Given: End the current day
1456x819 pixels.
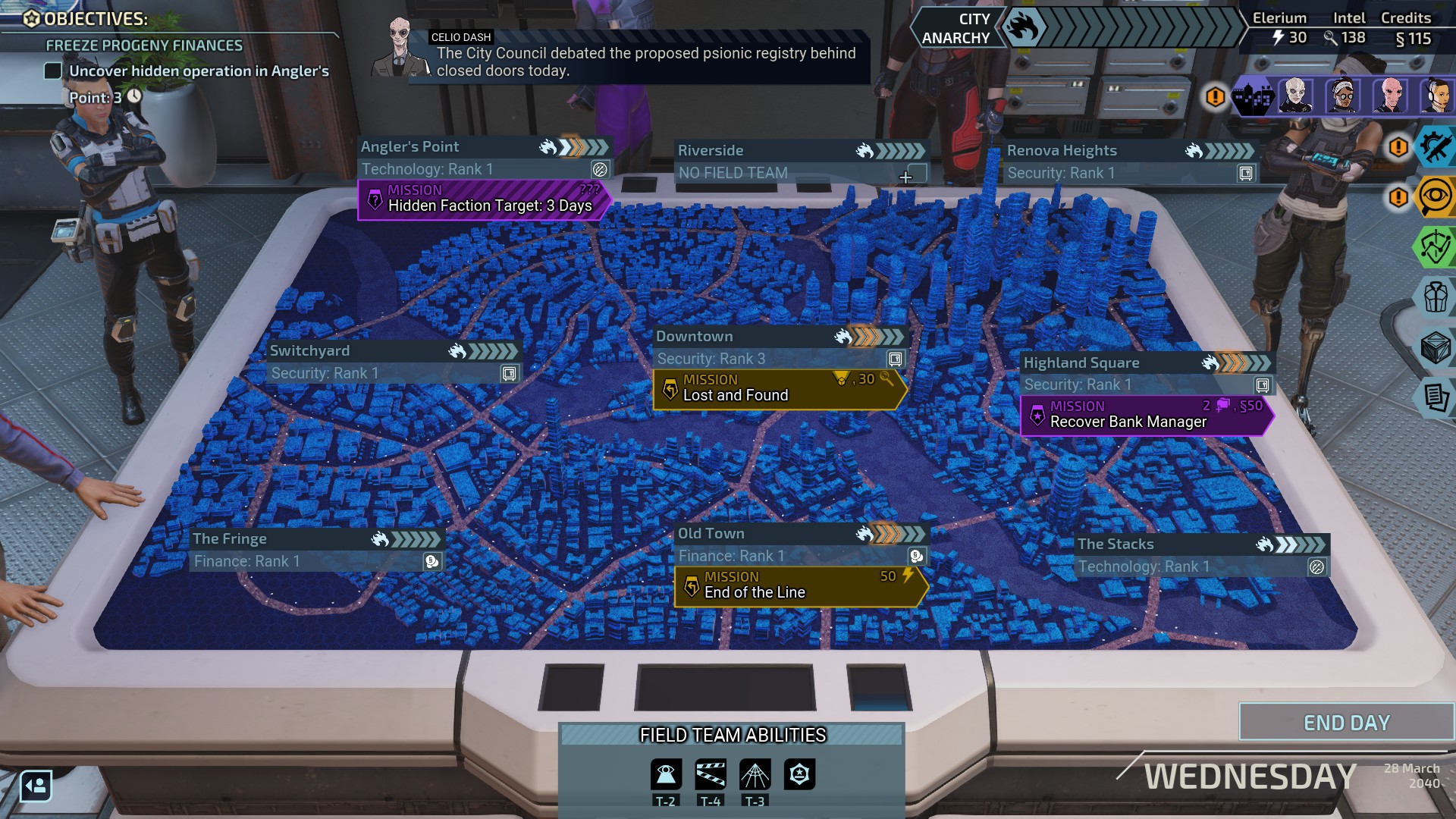Looking at the screenshot, I should [1346, 723].
